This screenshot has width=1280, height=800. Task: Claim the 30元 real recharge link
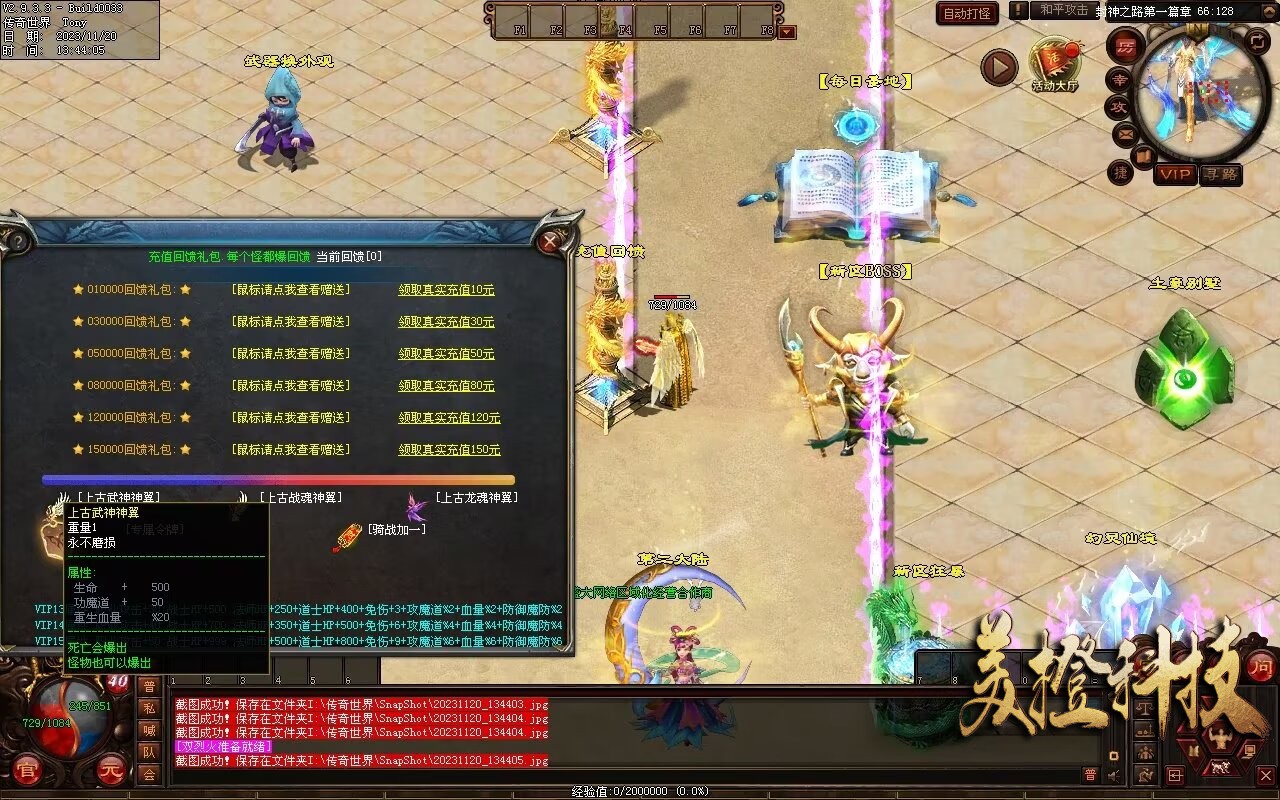[x=446, y=322]
